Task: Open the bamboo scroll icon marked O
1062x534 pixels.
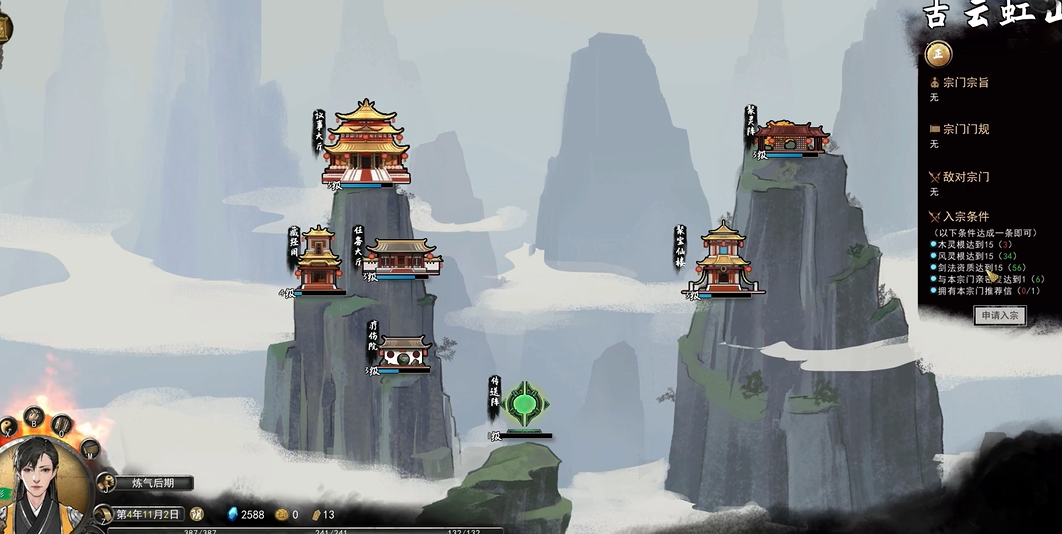Action: click(62, 423)
